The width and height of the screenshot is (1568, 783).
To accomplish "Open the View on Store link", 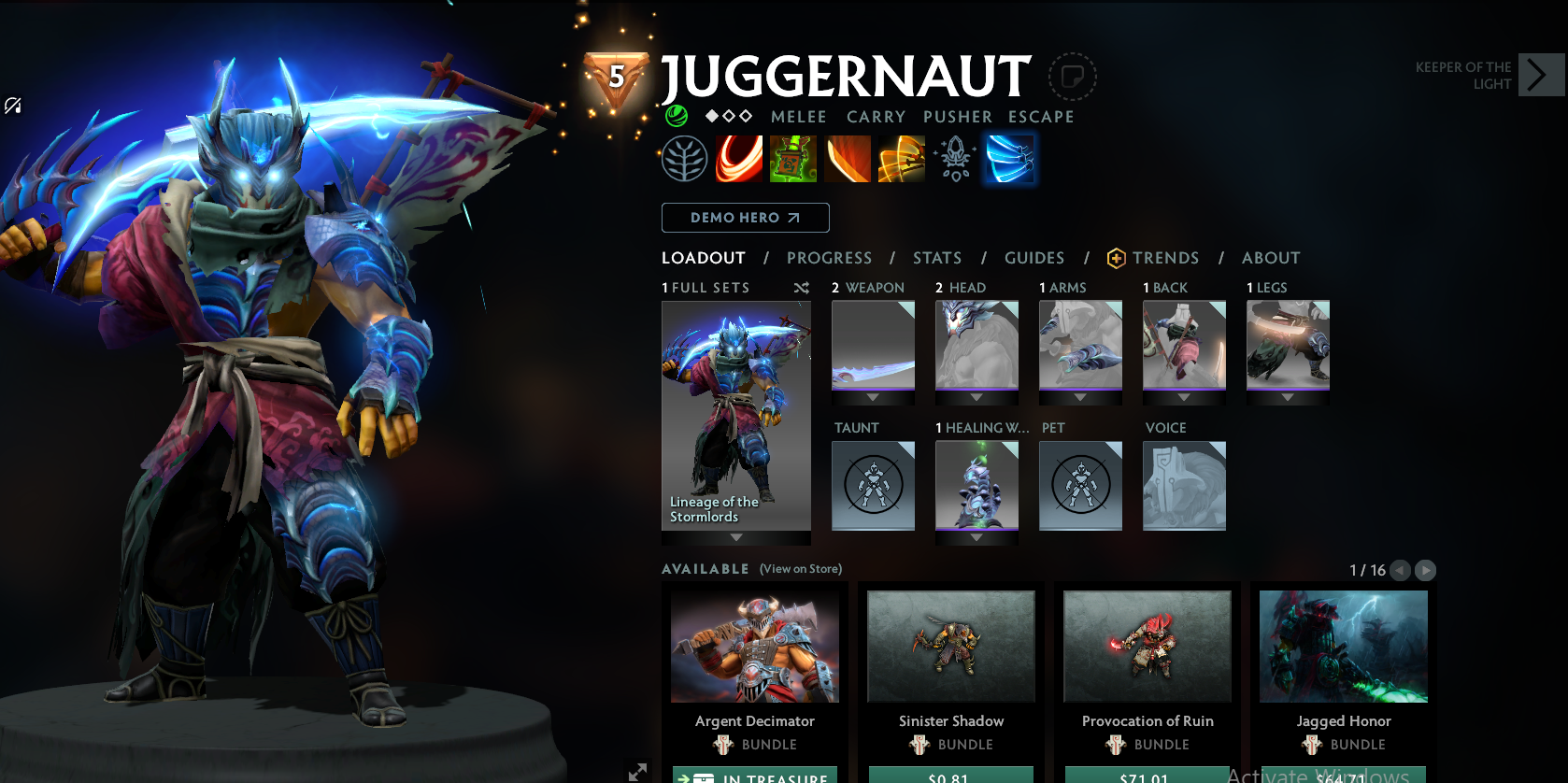I will click(800, 569).
